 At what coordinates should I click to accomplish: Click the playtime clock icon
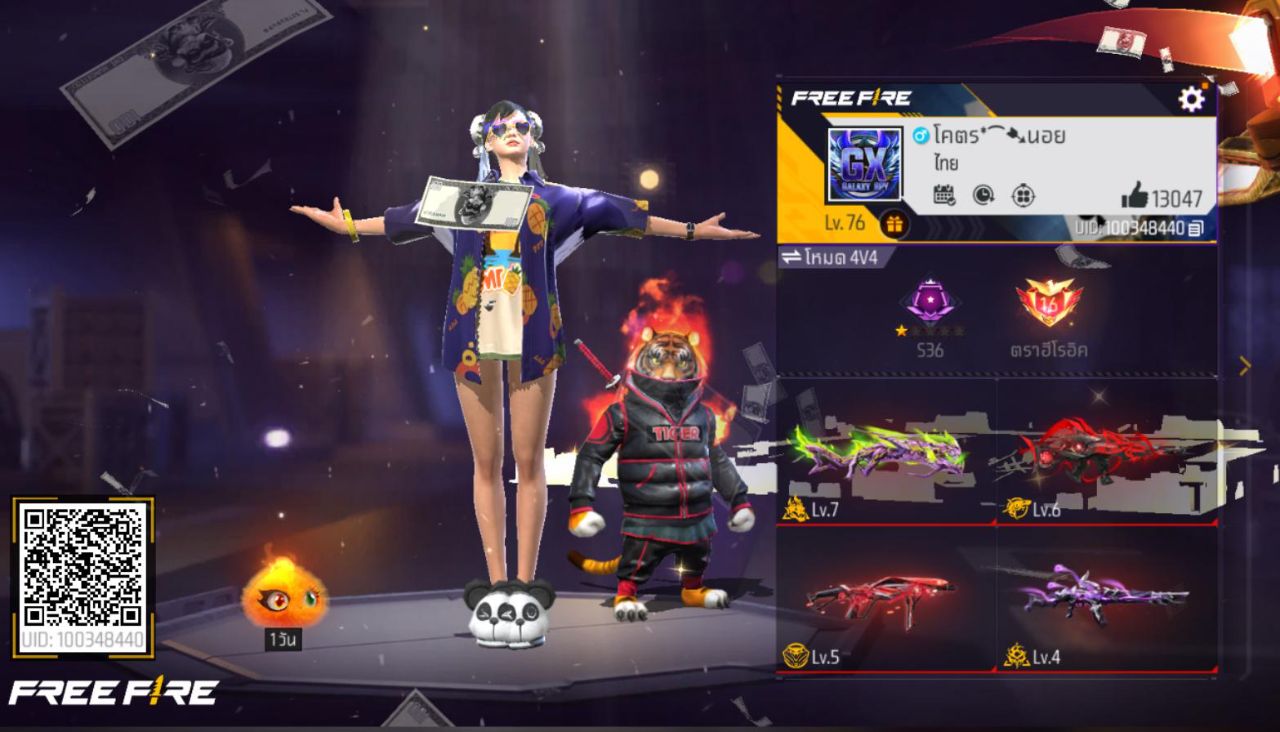point(983,196)
